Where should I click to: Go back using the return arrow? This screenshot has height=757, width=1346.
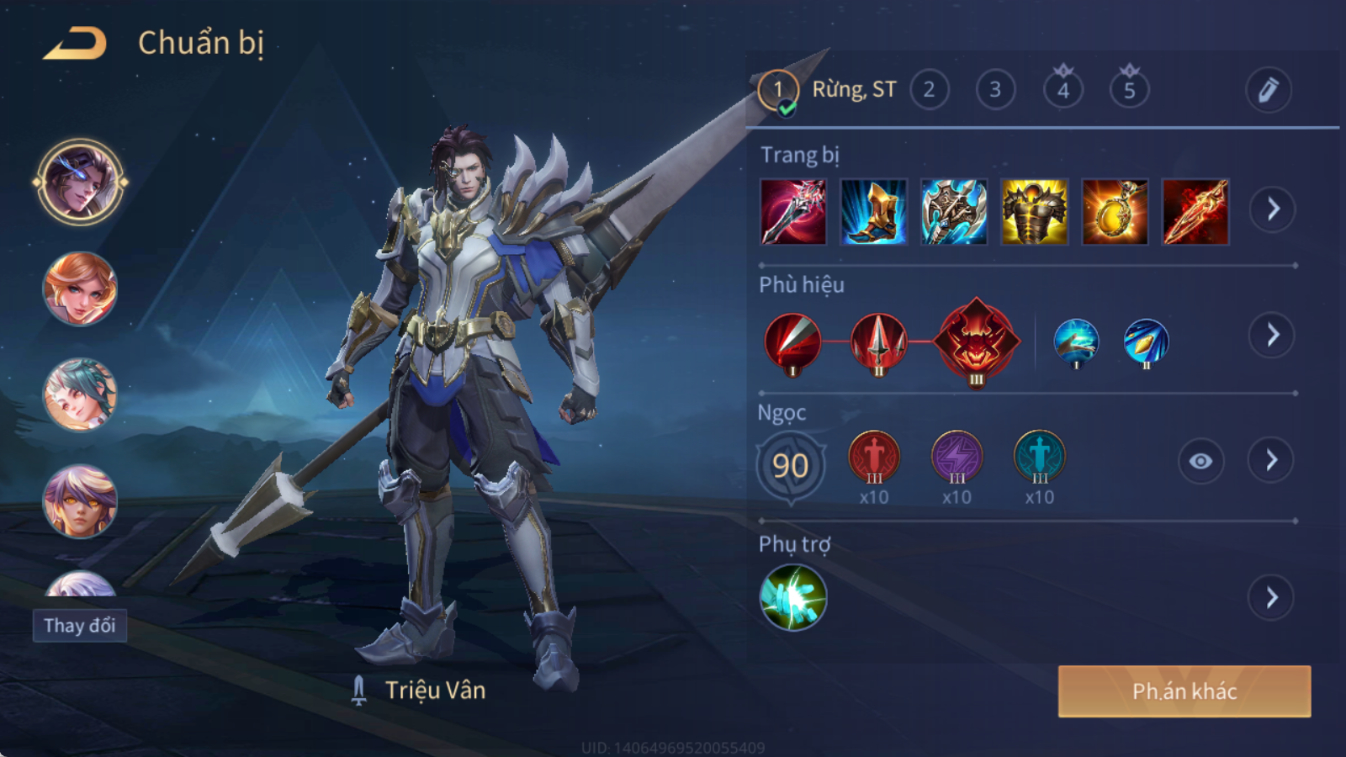coord(75,43)
